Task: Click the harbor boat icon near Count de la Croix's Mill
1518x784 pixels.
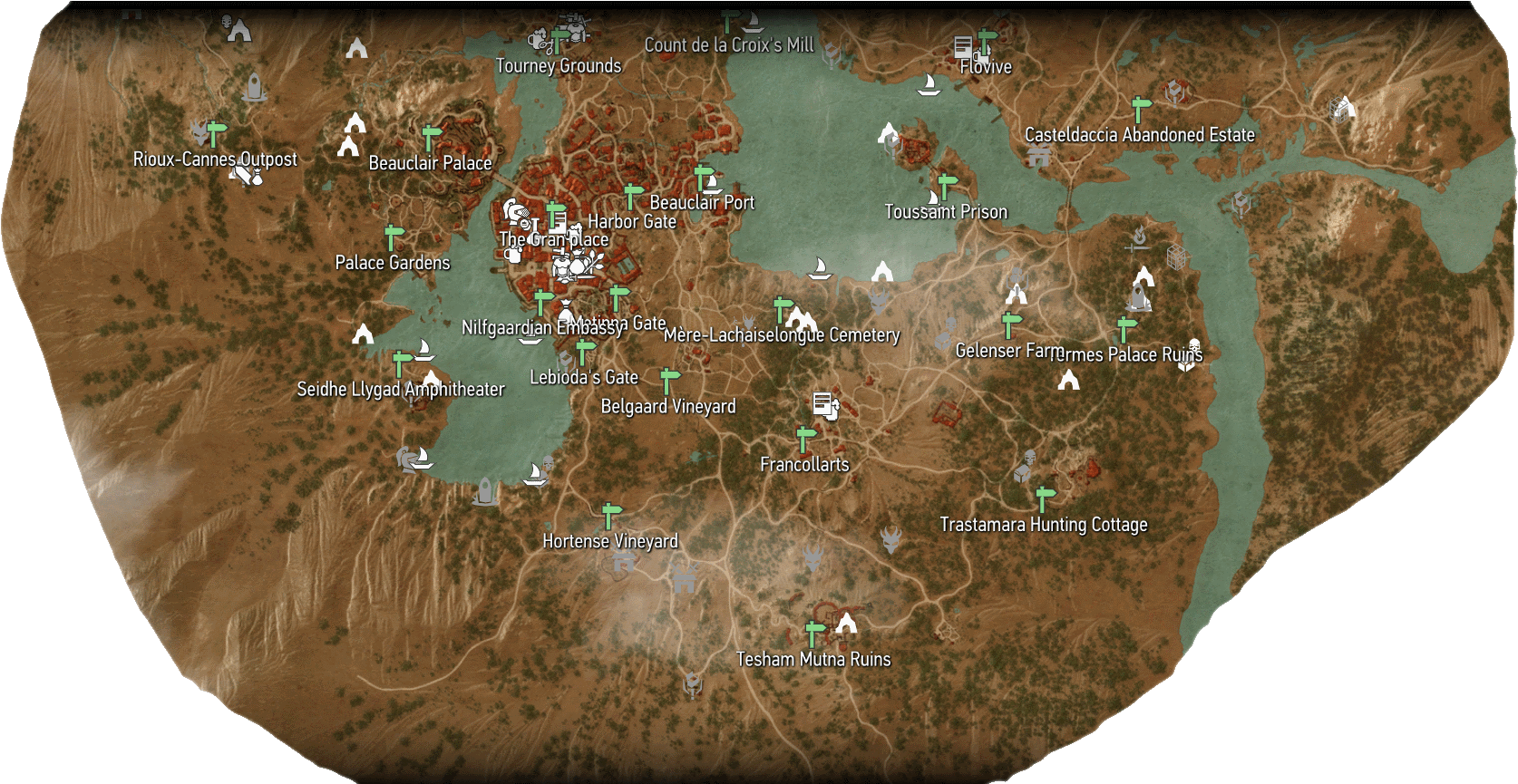Action: point(754,22)
